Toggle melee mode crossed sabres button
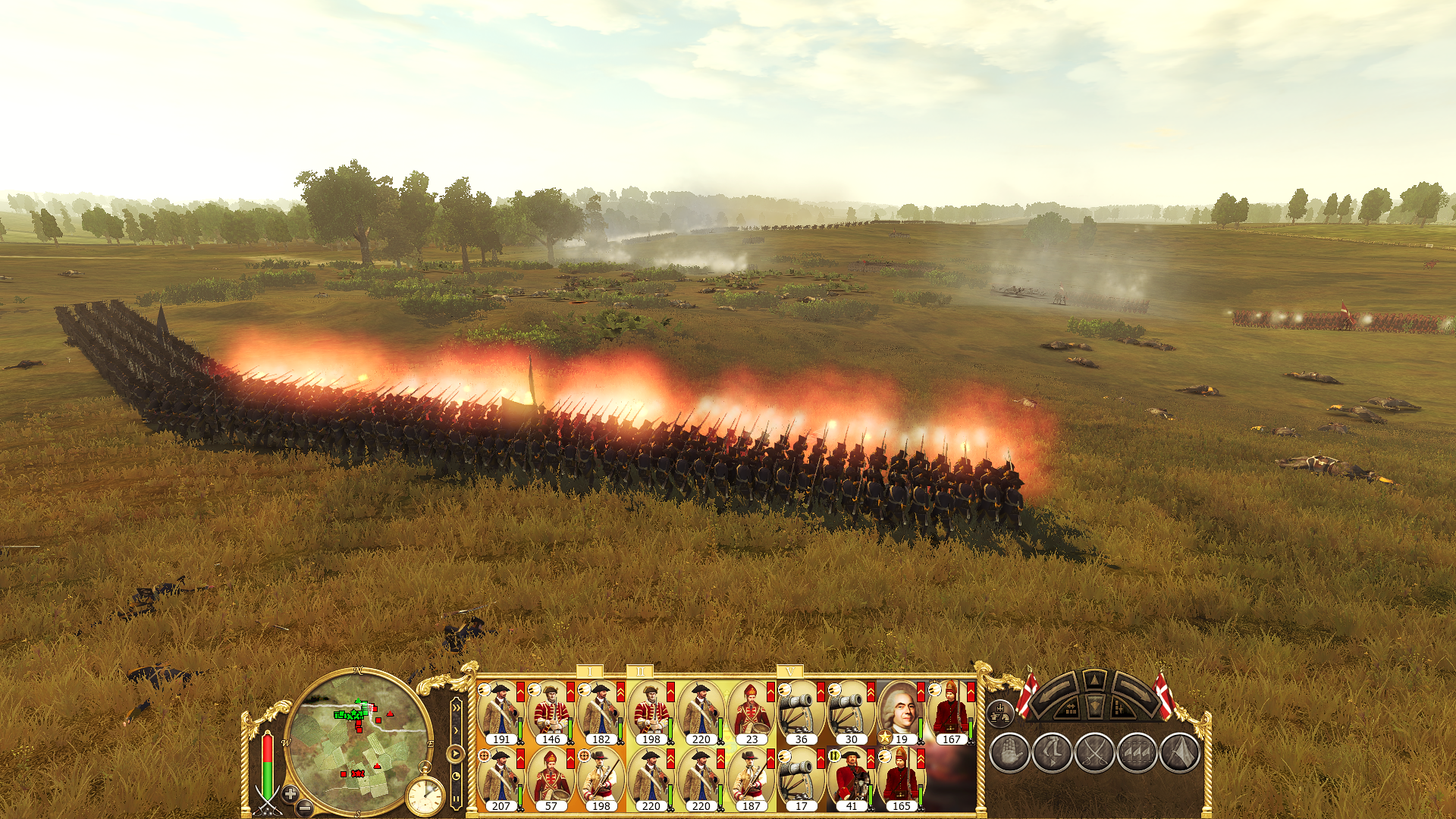1456x819 pixels. [1094, 753]
